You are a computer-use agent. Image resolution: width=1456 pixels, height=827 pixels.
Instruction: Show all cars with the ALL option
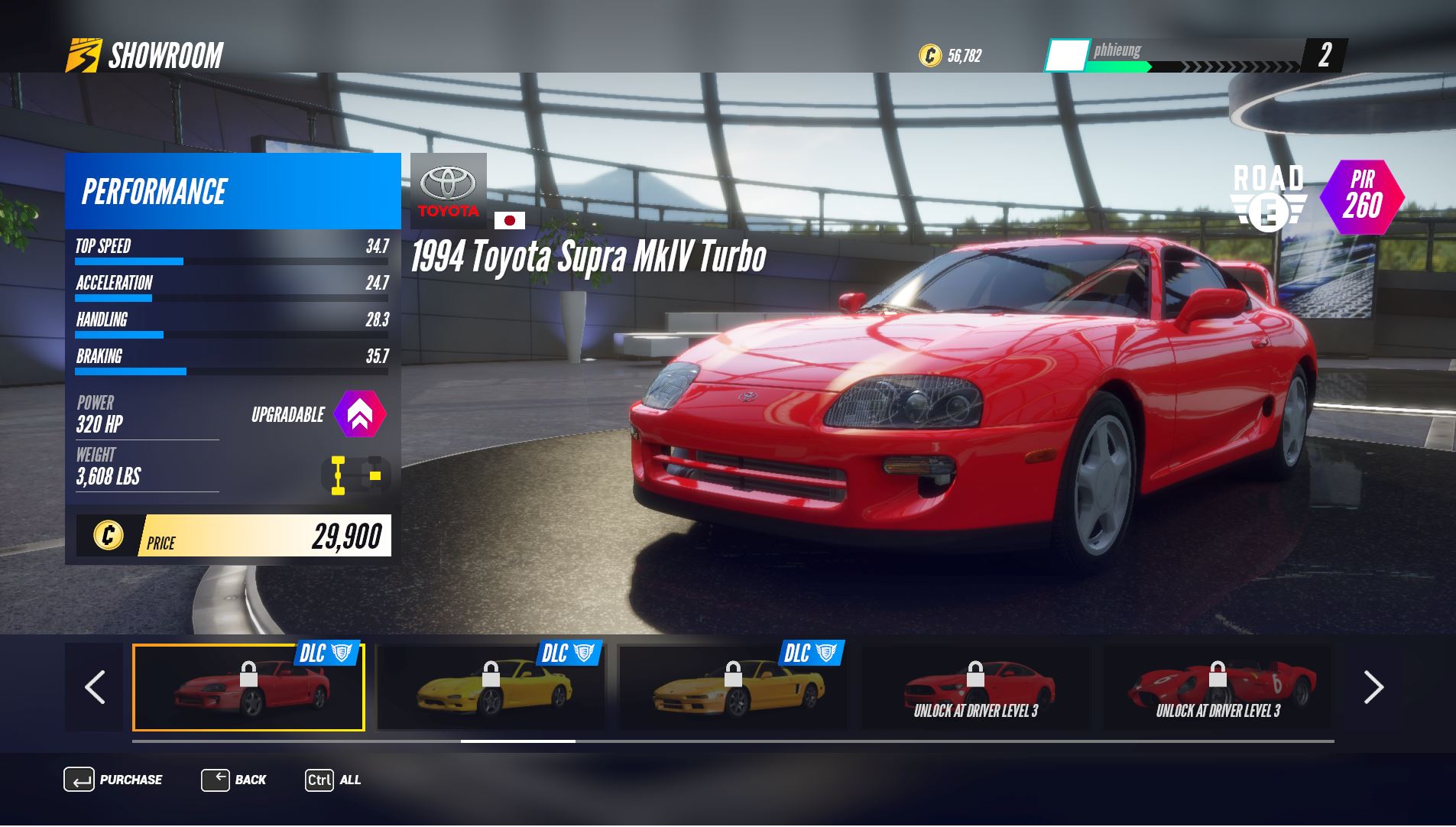coord(333,780)
